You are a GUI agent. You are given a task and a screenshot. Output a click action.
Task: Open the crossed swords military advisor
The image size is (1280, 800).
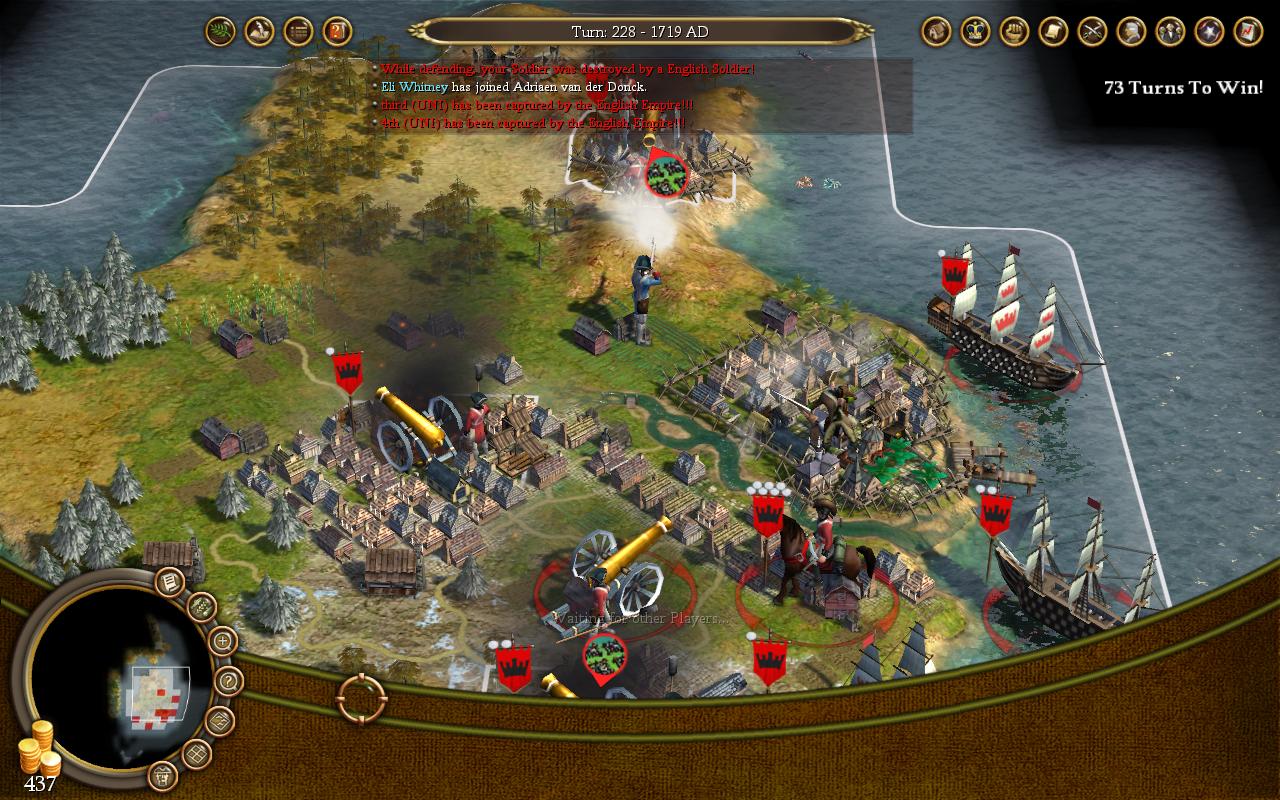(x=1092, y=32)
